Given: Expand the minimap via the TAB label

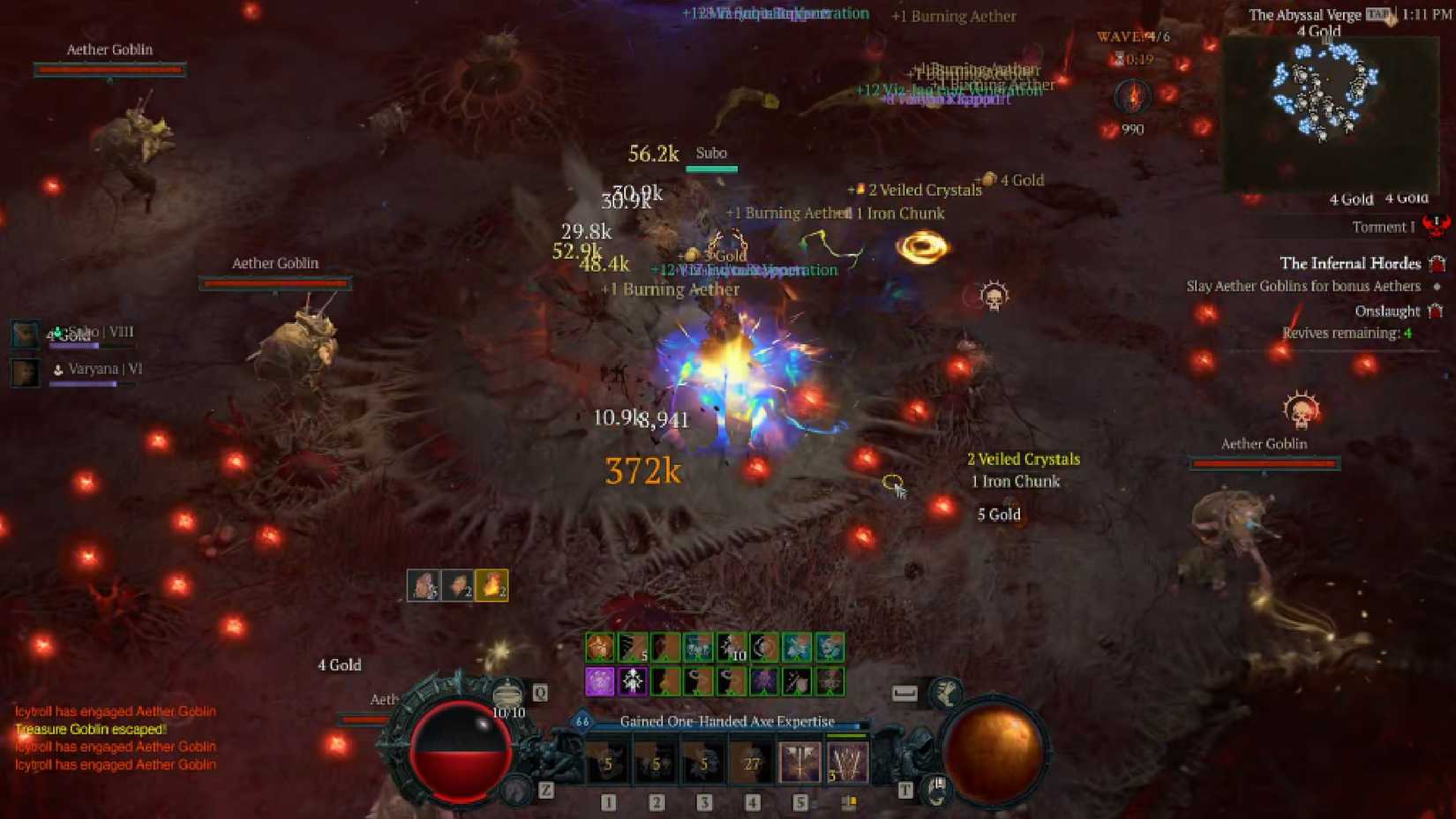Looking at the screenshot, I should tap(1376, 14).
